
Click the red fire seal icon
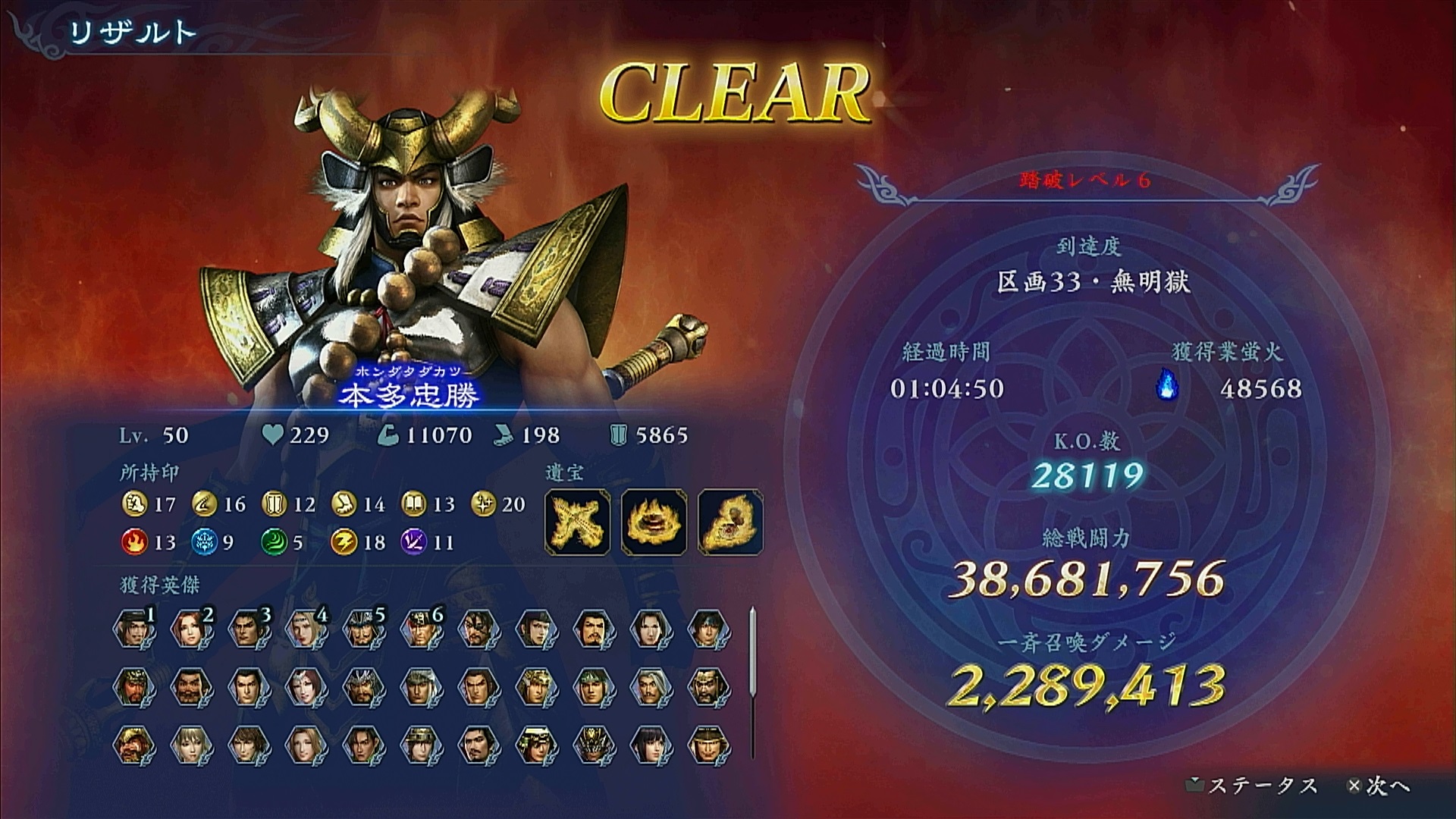click(133, 542)
